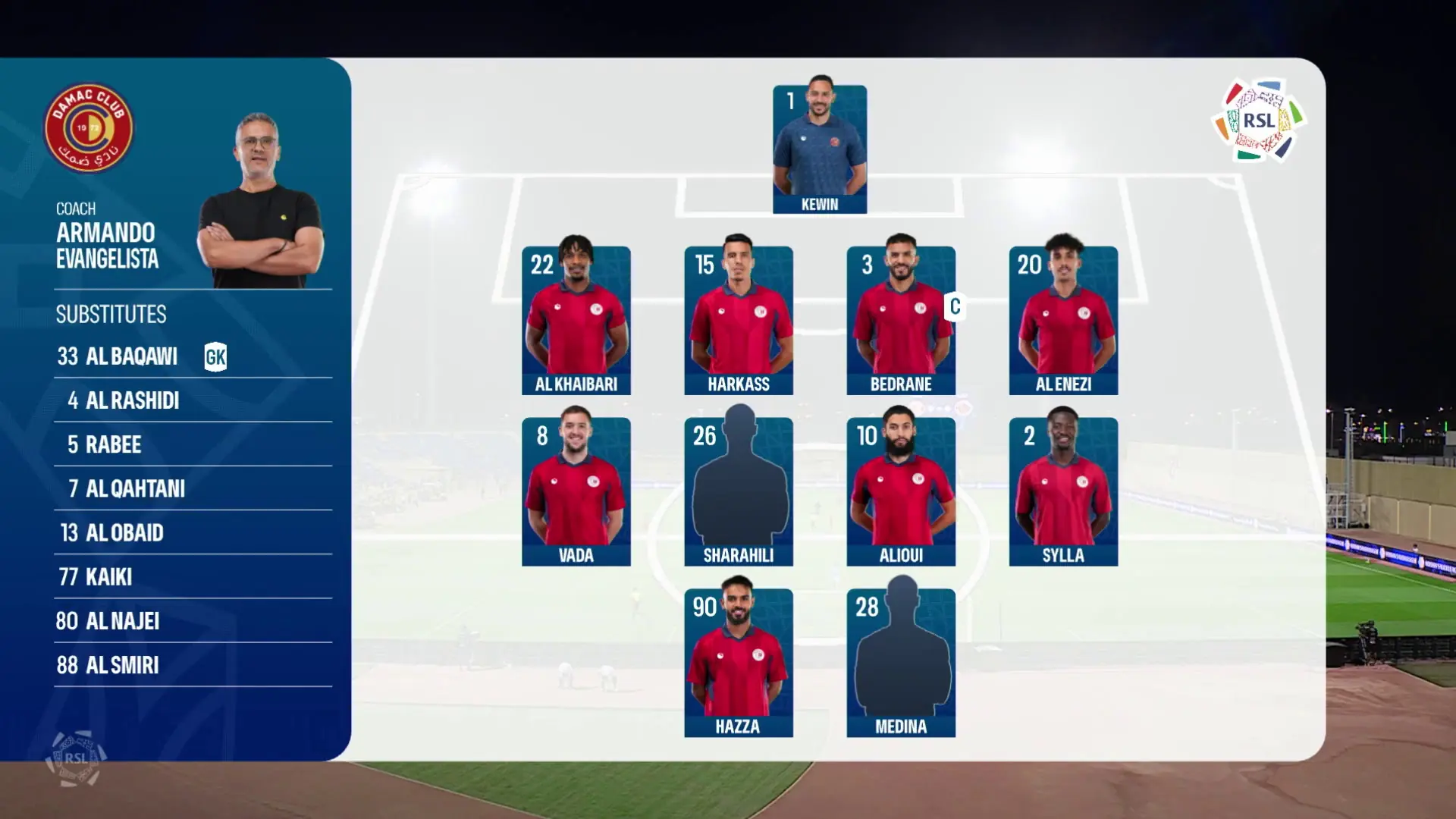
Task: Select Sylla number 2 card
Action: pos(1063,491)
